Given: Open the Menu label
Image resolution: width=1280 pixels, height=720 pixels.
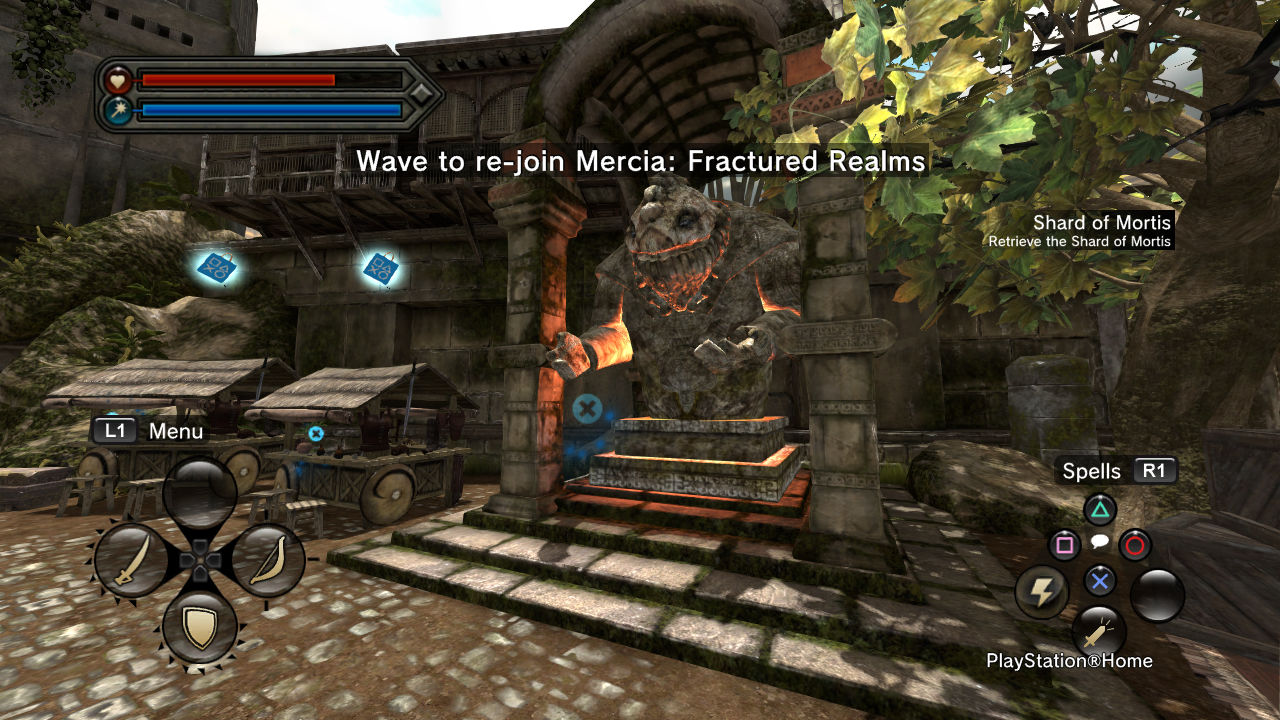Looking at the screenshot, I should pos(175,431).
